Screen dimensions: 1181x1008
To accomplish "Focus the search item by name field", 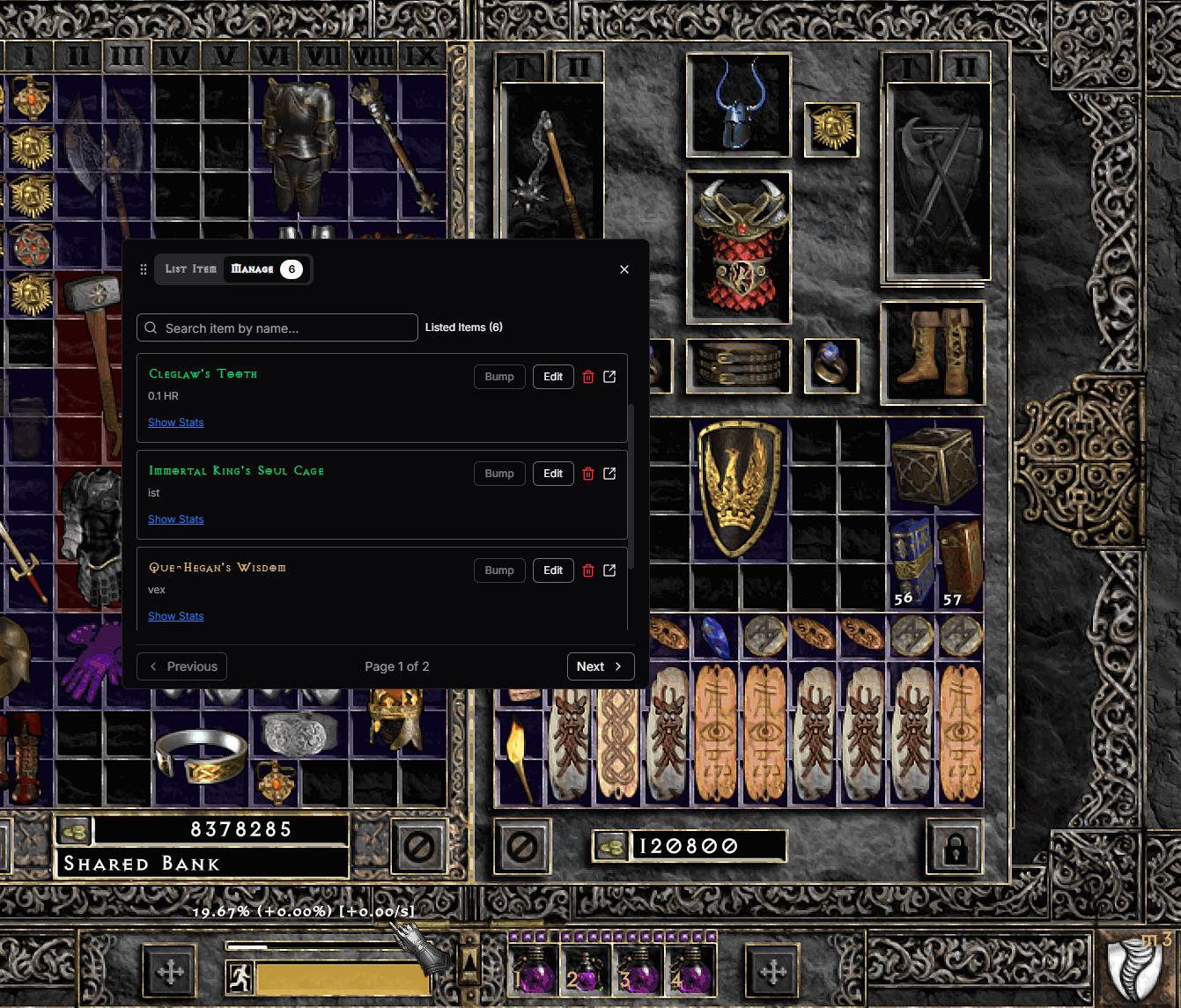I will click(277, 327).
